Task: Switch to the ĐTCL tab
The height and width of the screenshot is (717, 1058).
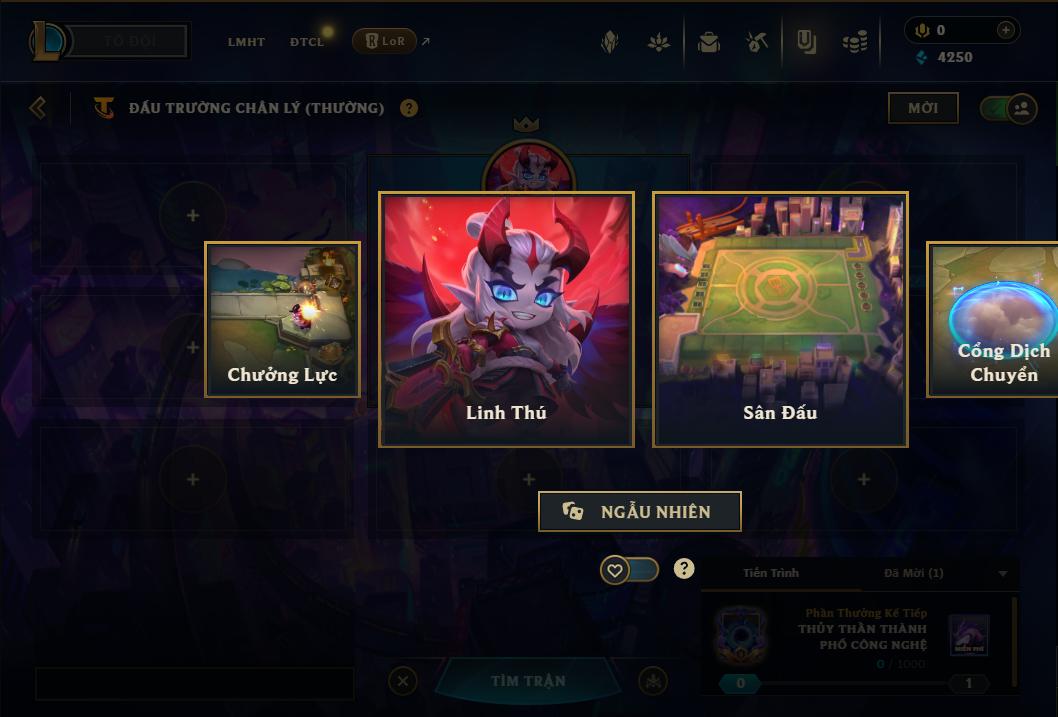Action: pos(307,42)
